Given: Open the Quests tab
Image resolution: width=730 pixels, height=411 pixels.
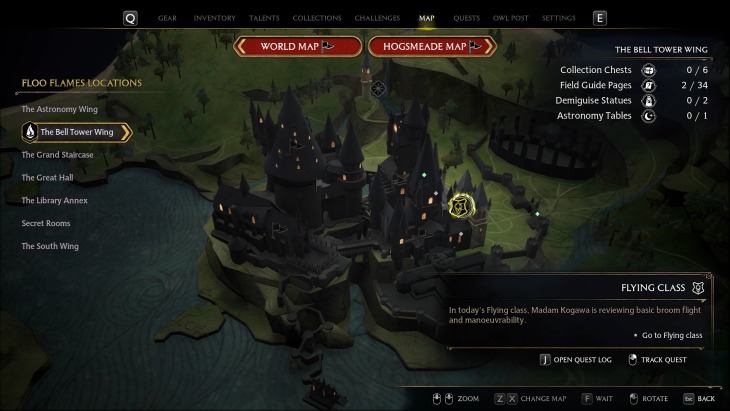Looking at the screenshot, I should coord(468,18).
